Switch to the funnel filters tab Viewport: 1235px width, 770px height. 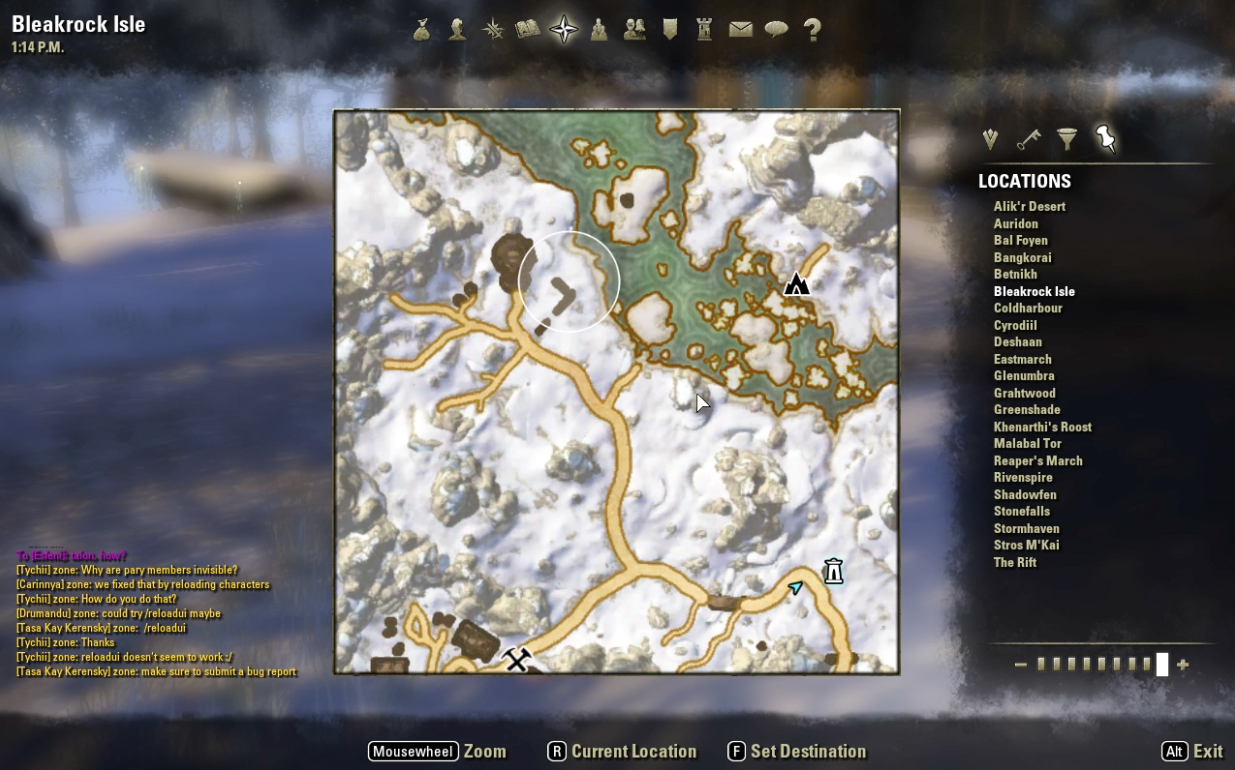1067,140
